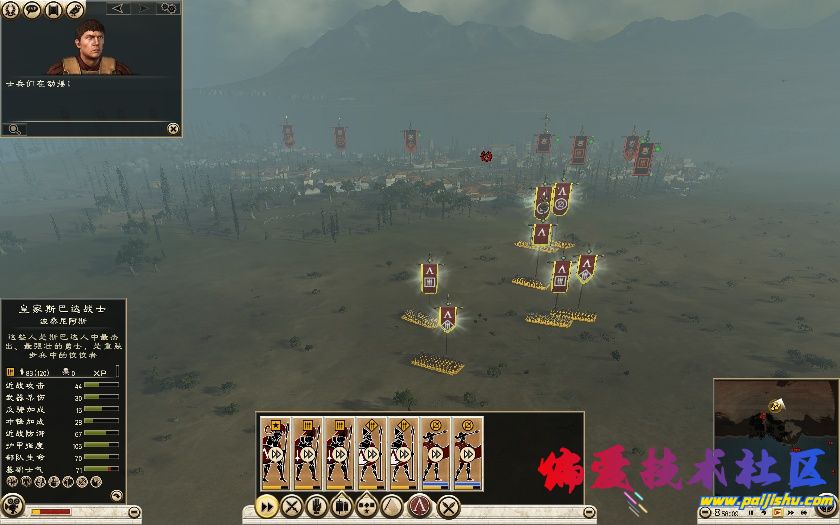Activate the halt raised-hand command
840x525 pixels.
click(317, 506)
